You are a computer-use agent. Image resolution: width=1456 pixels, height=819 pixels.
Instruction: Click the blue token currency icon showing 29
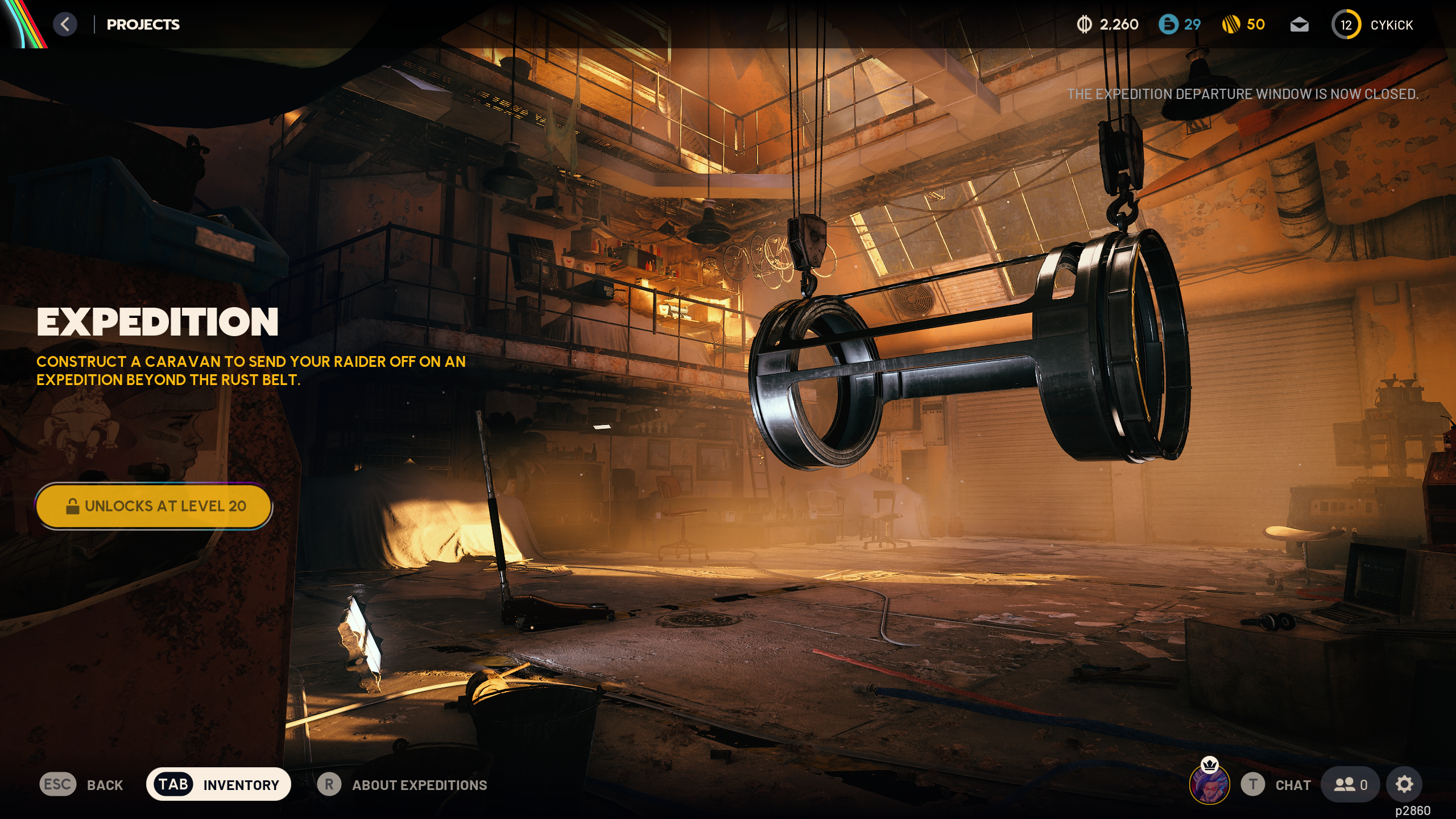pos(1169,24)
